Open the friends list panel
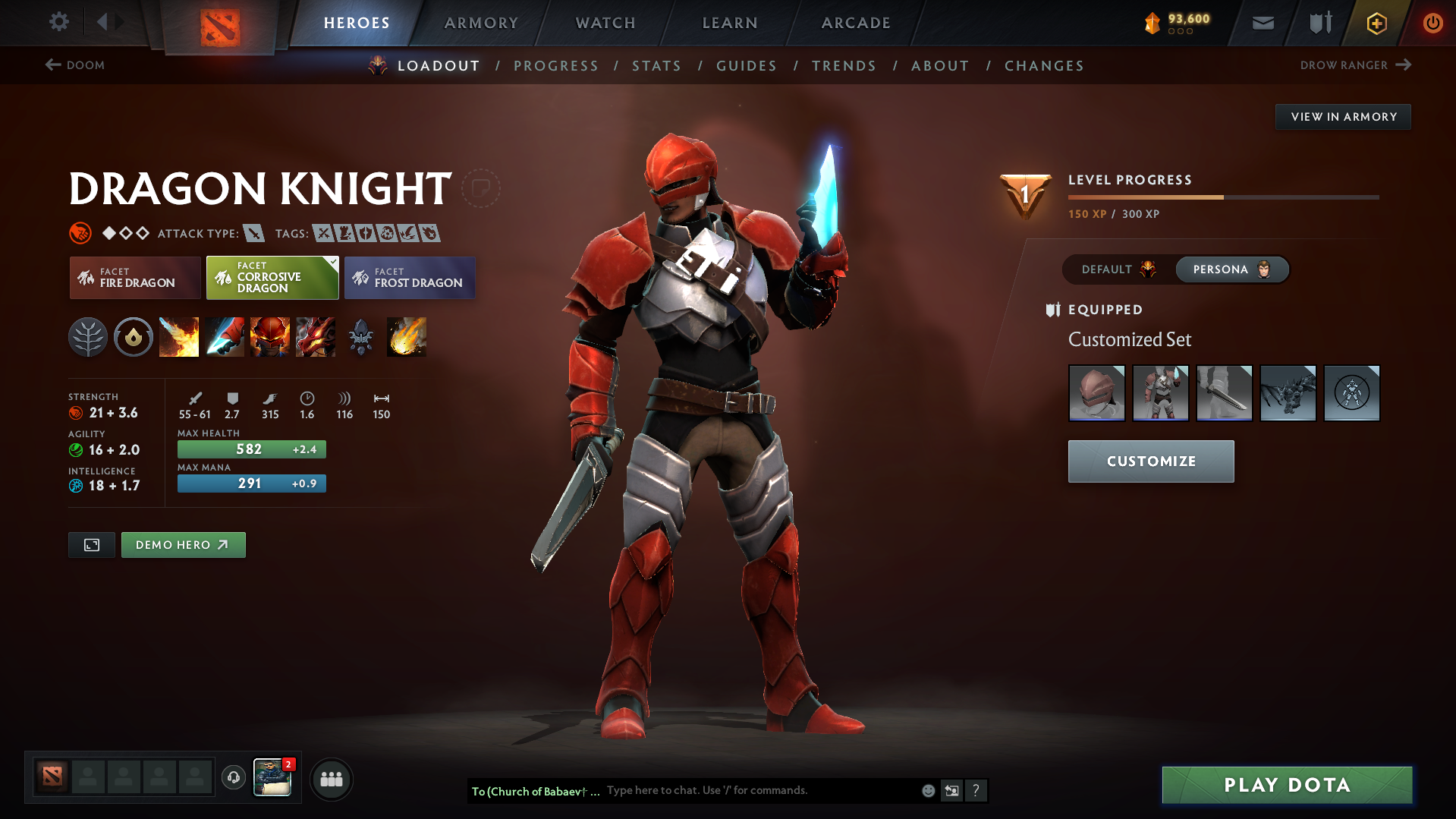The height and width of the screenshot is (819, 1456). tap(331, 779)
